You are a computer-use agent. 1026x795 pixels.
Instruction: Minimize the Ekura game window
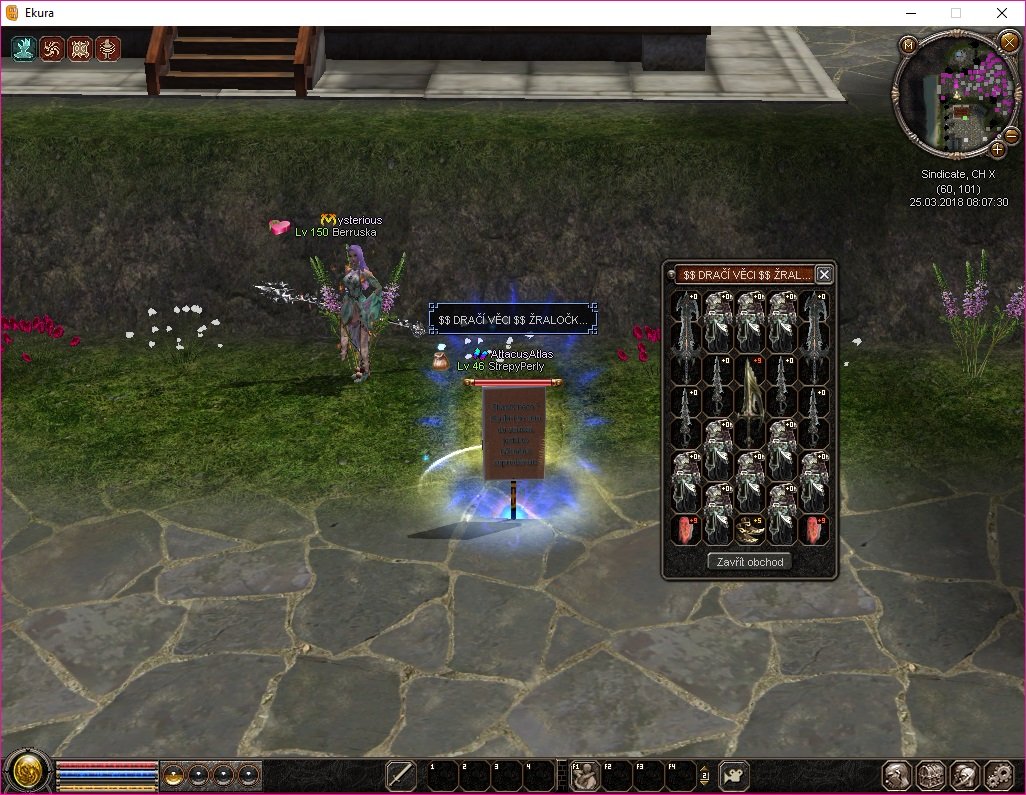click(909, 13)
